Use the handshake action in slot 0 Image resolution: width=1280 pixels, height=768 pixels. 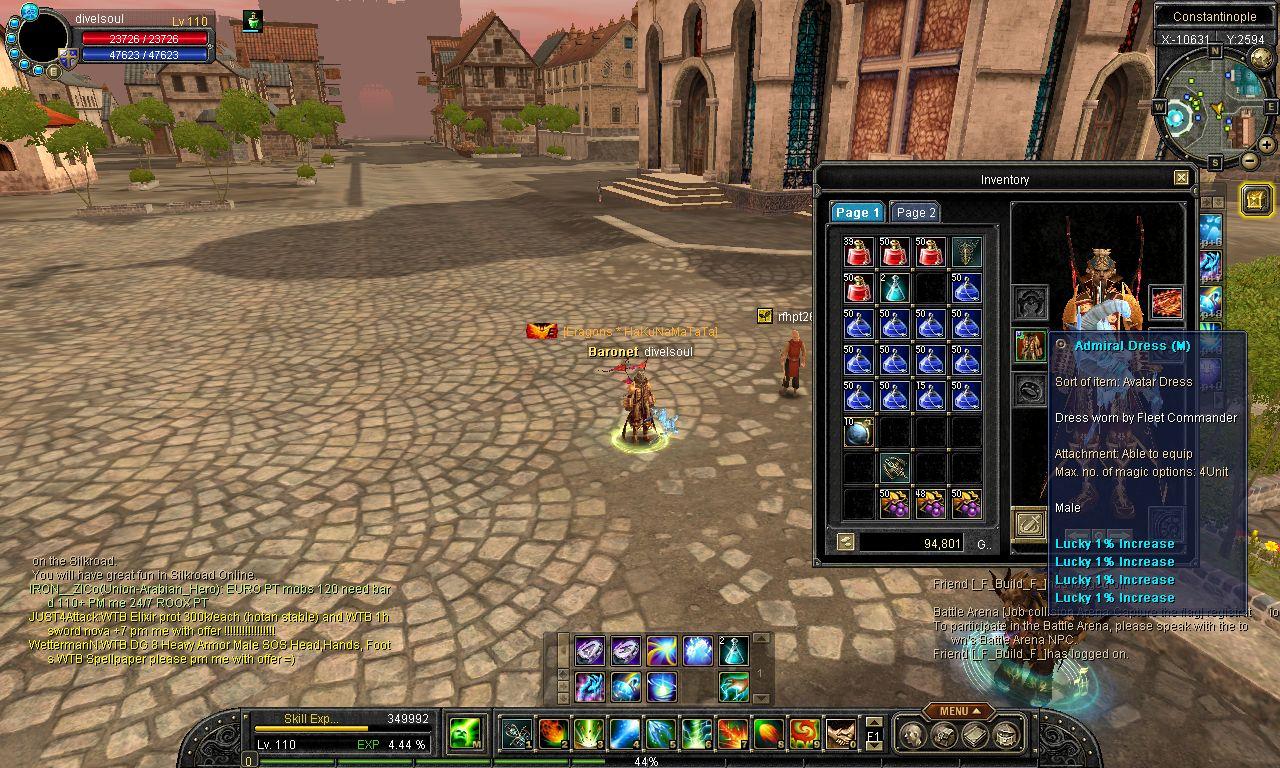840,734
